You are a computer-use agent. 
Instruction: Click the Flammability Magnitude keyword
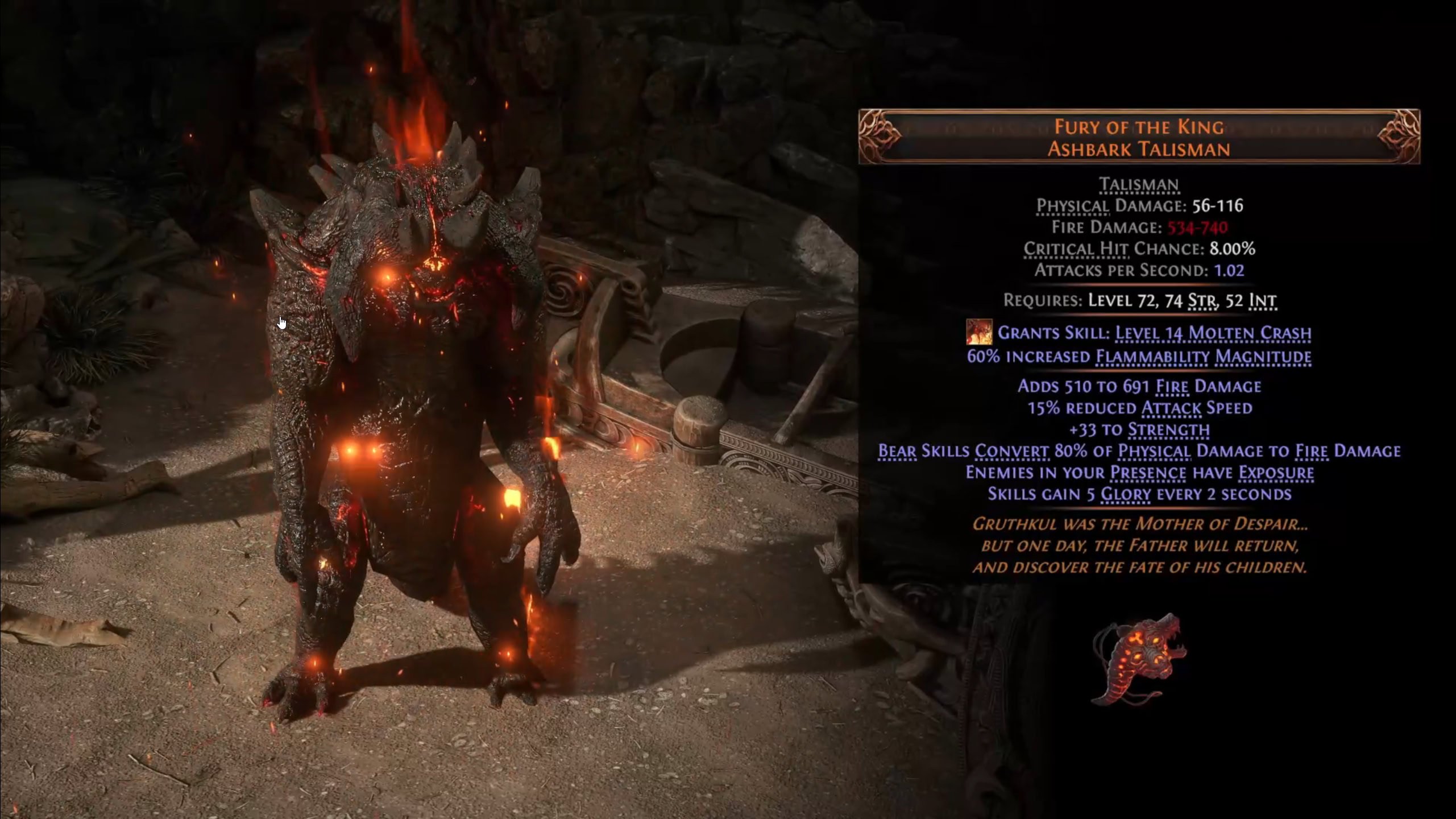(x=1203, y=357)
